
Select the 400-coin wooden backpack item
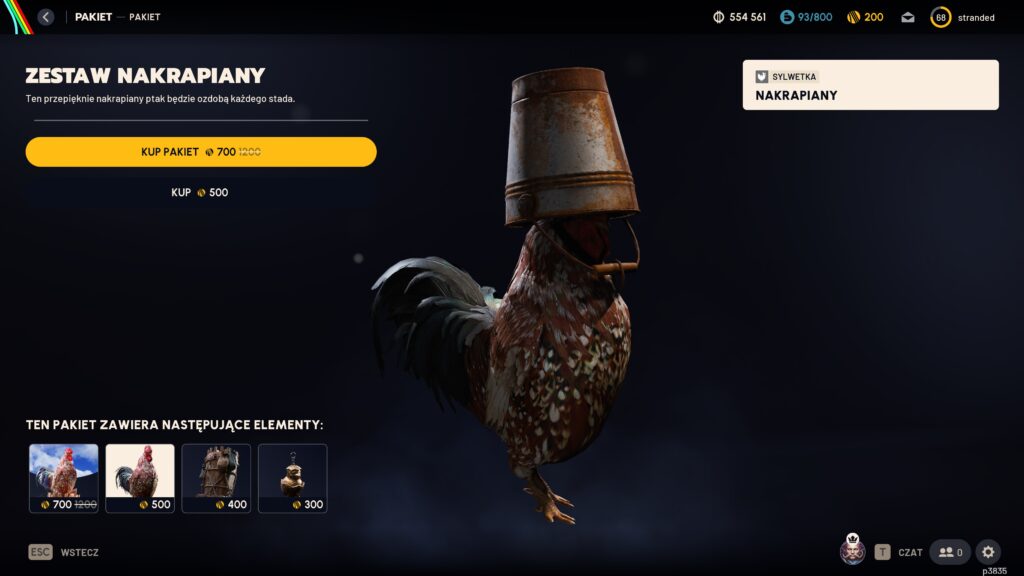[216, 478]
